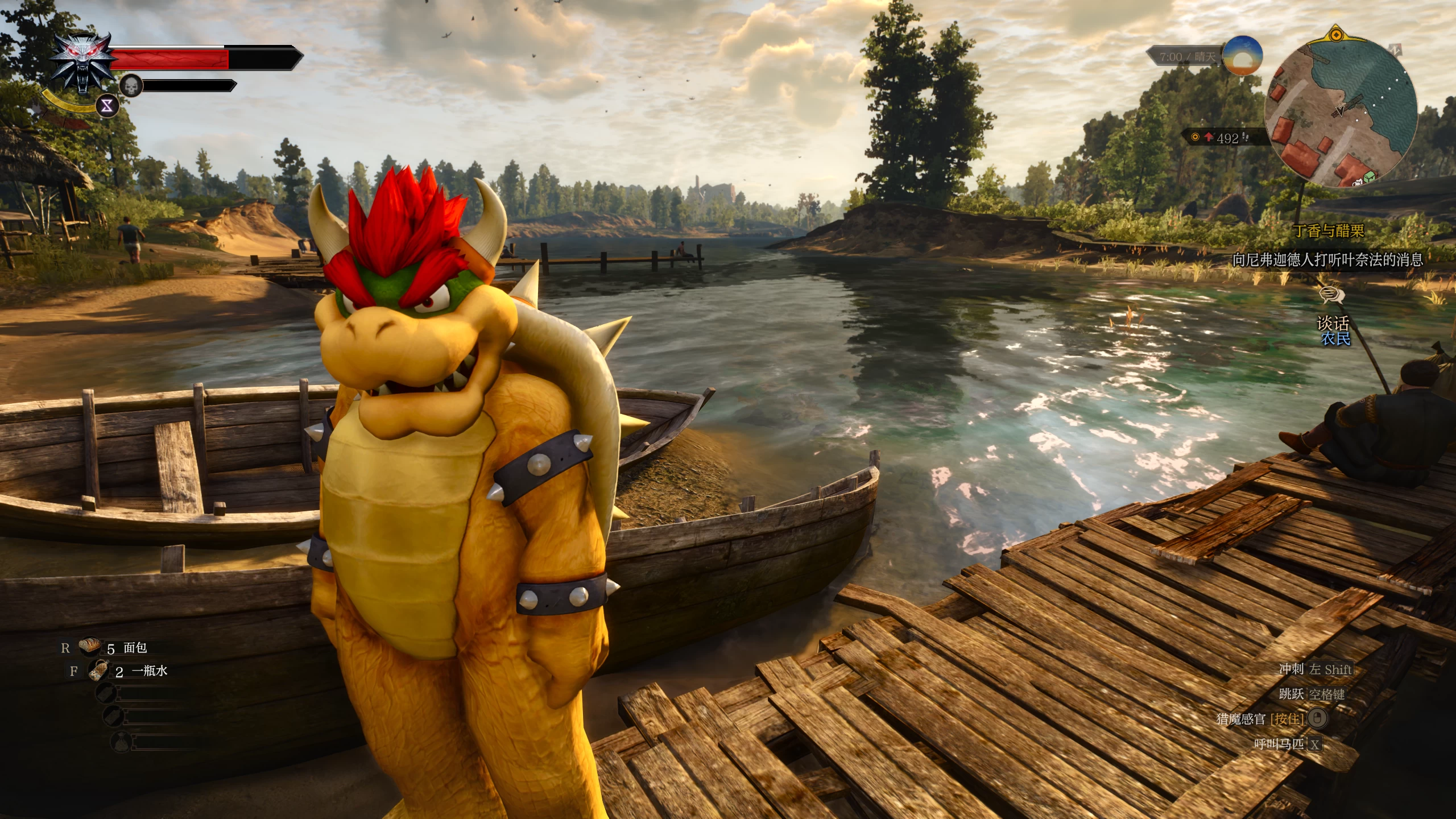Image resolution: width=1456 pixels, height=819 pixels.
Task: Click the quest objective text about 叶奈法
Action: [1327, 260]
